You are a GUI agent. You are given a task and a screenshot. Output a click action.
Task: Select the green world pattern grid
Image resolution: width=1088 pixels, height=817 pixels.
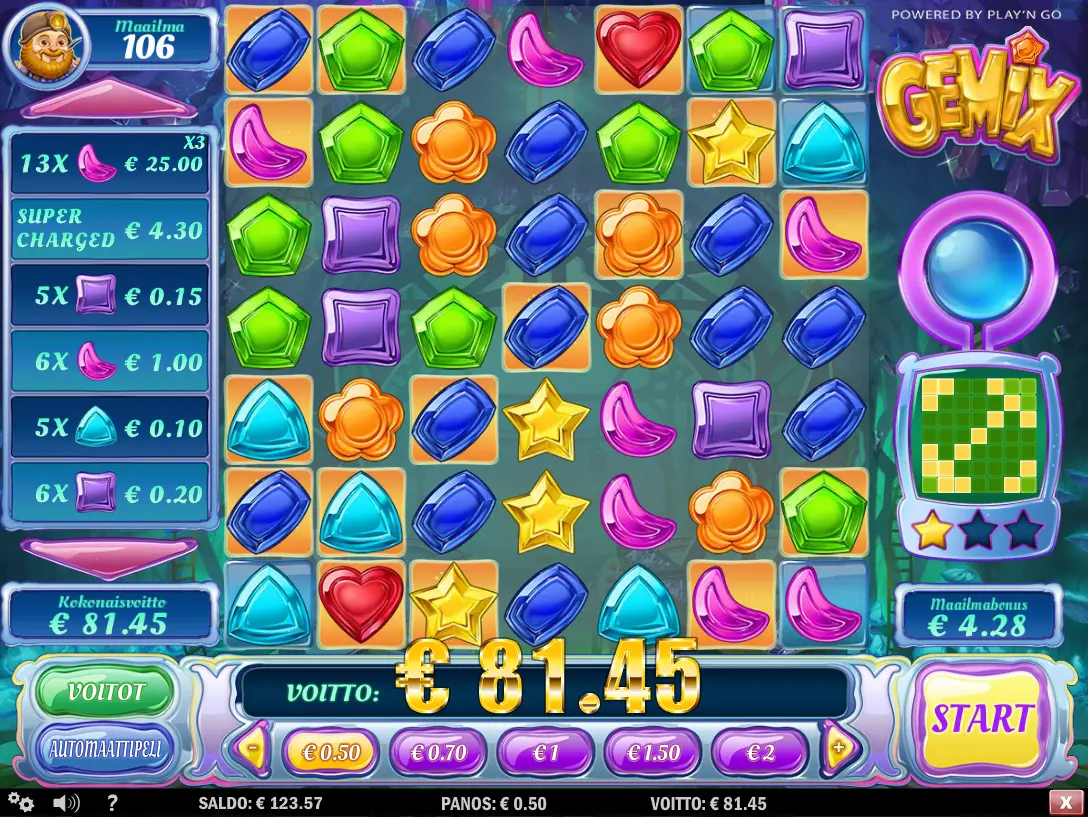978,436
